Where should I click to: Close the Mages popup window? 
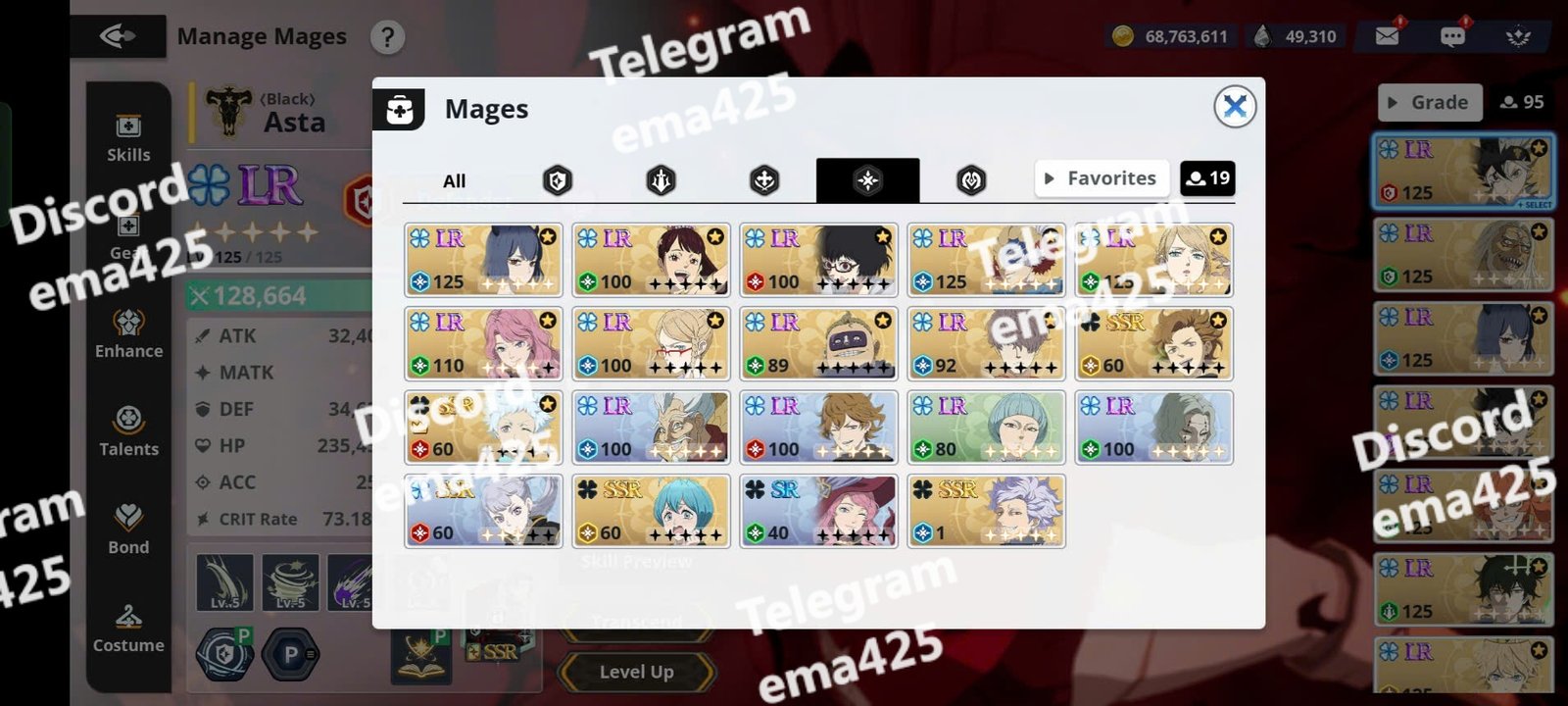coord(1235,106)
